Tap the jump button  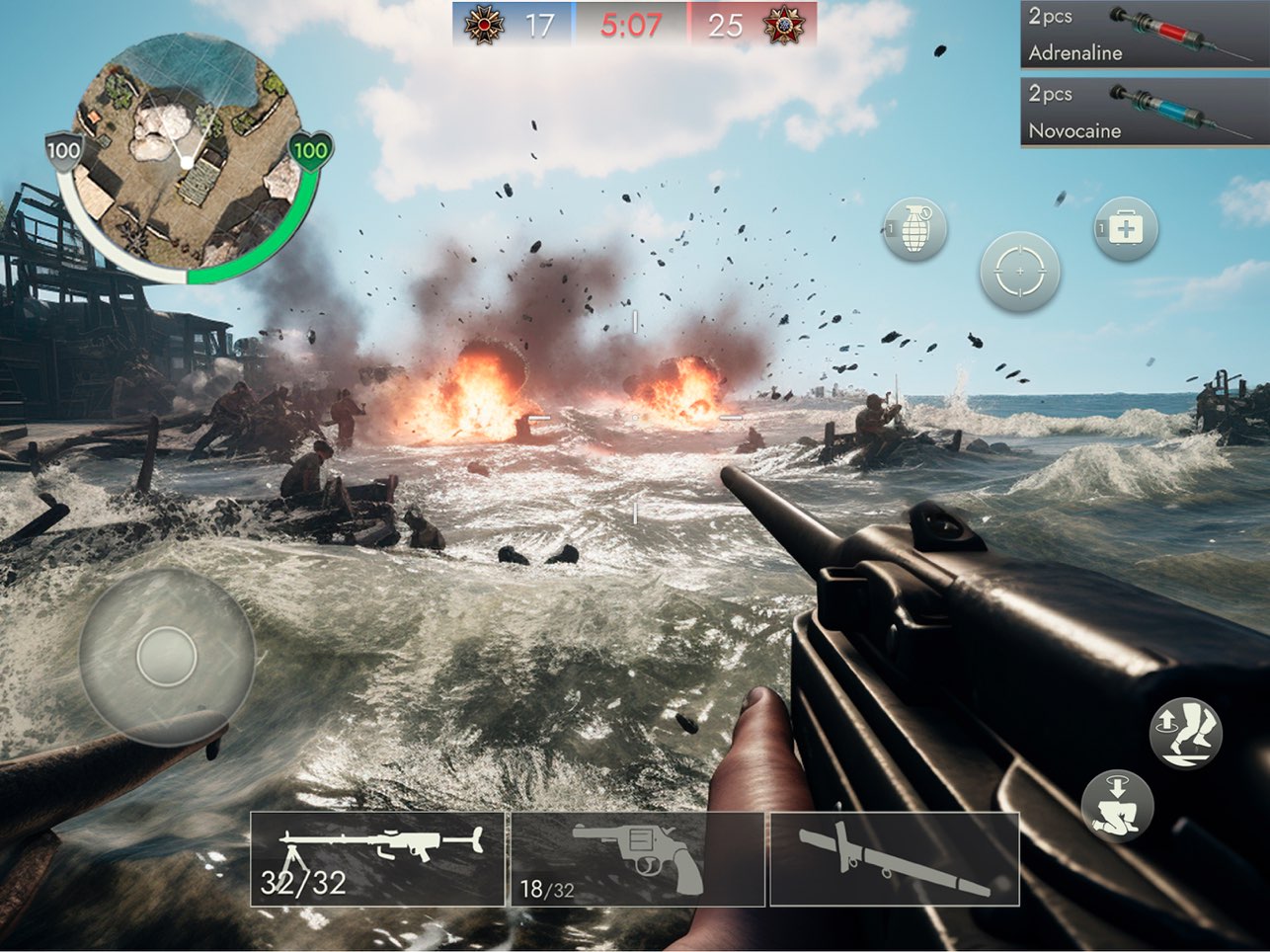(1185, 733)
